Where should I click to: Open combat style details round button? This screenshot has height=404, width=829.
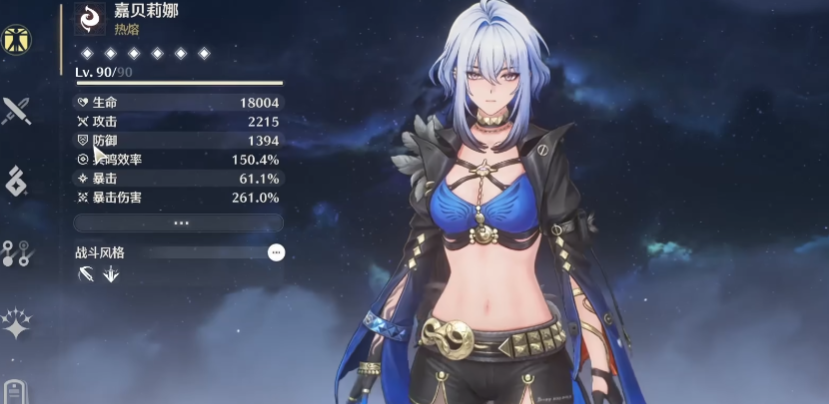[x=276, y=253]
